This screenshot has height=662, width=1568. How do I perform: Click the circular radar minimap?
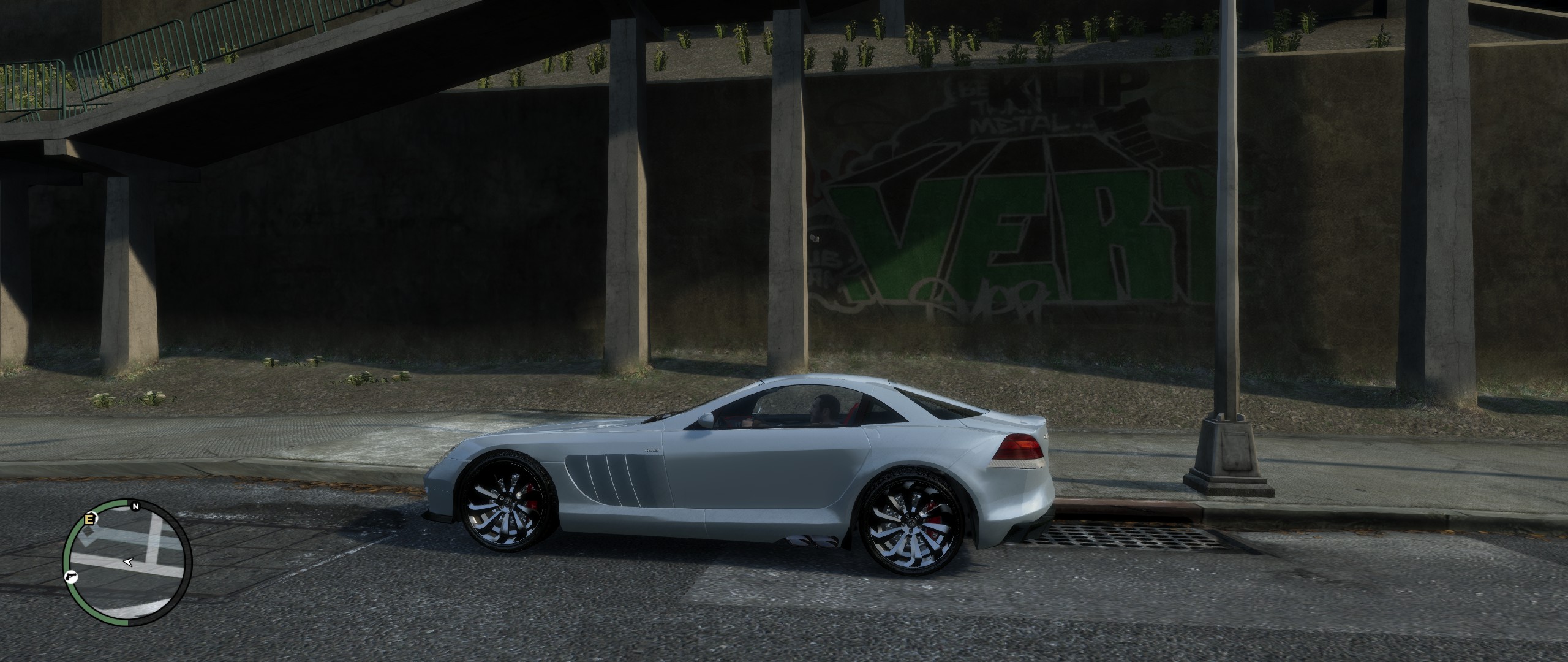pos(127,561)
